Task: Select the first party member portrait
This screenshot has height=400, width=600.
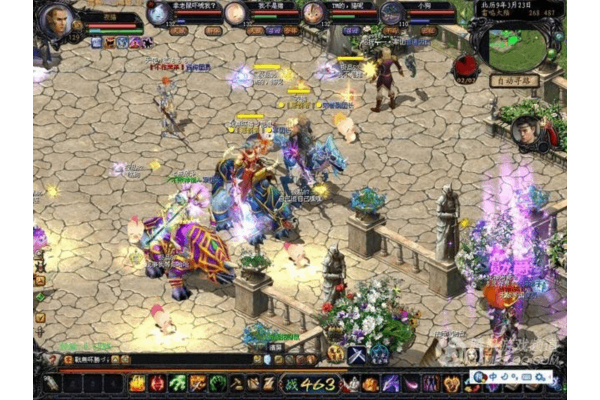Action: pyautogui.click(x=159, y=14)
